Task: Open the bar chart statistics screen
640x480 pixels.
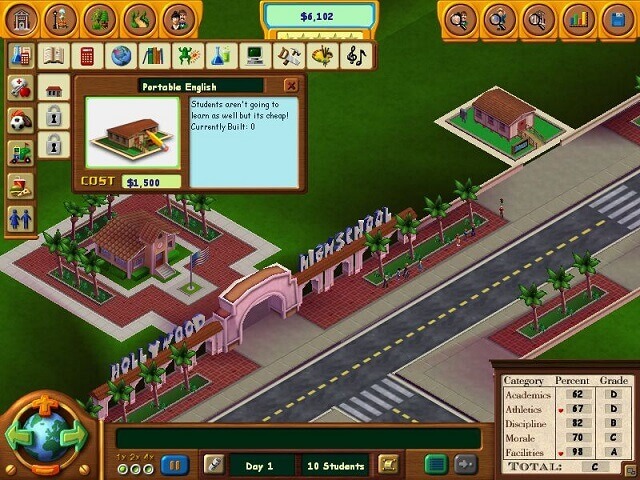Action: [x=577, y=19]
